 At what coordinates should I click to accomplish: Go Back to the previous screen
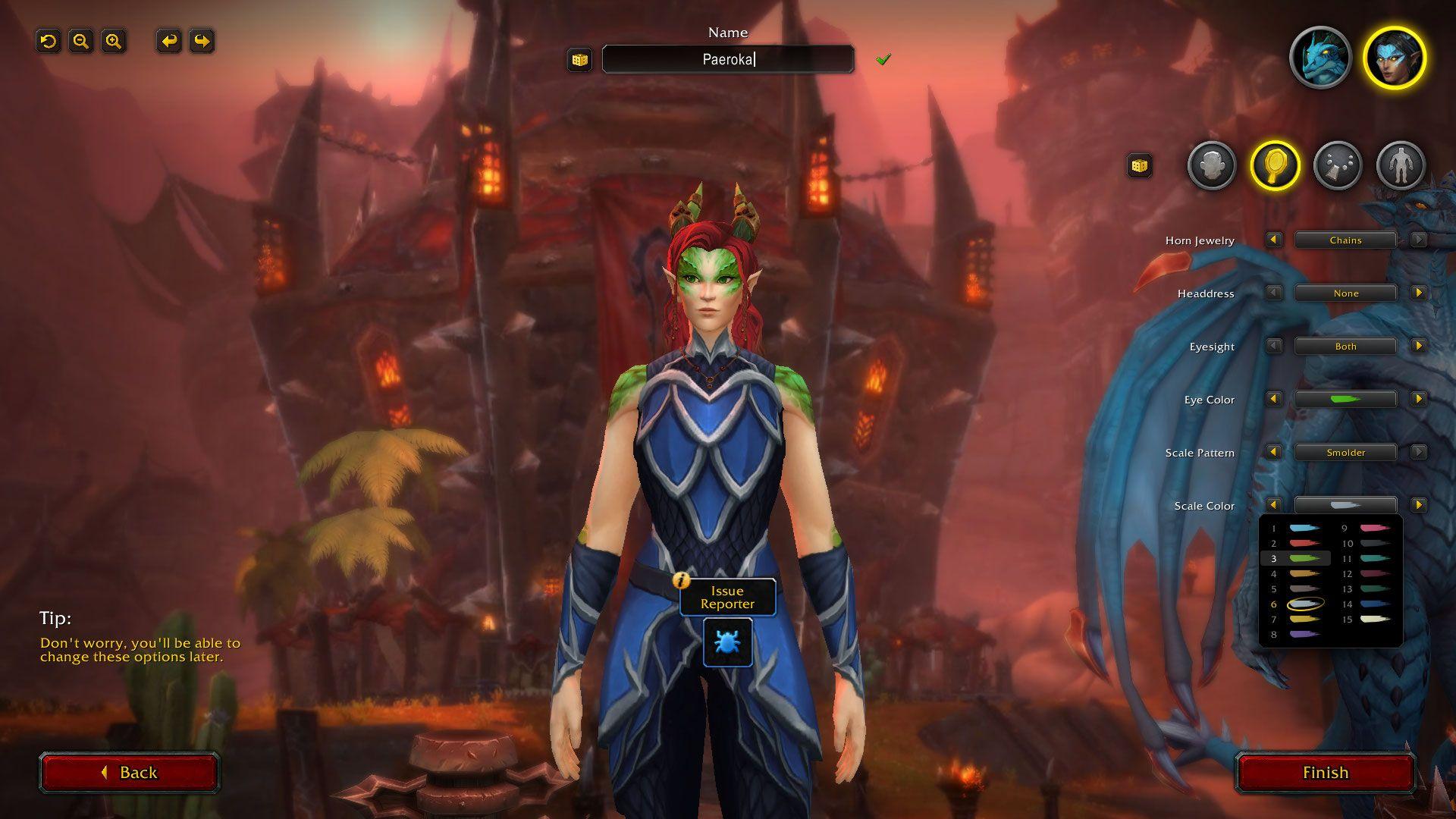click(130, 772)
